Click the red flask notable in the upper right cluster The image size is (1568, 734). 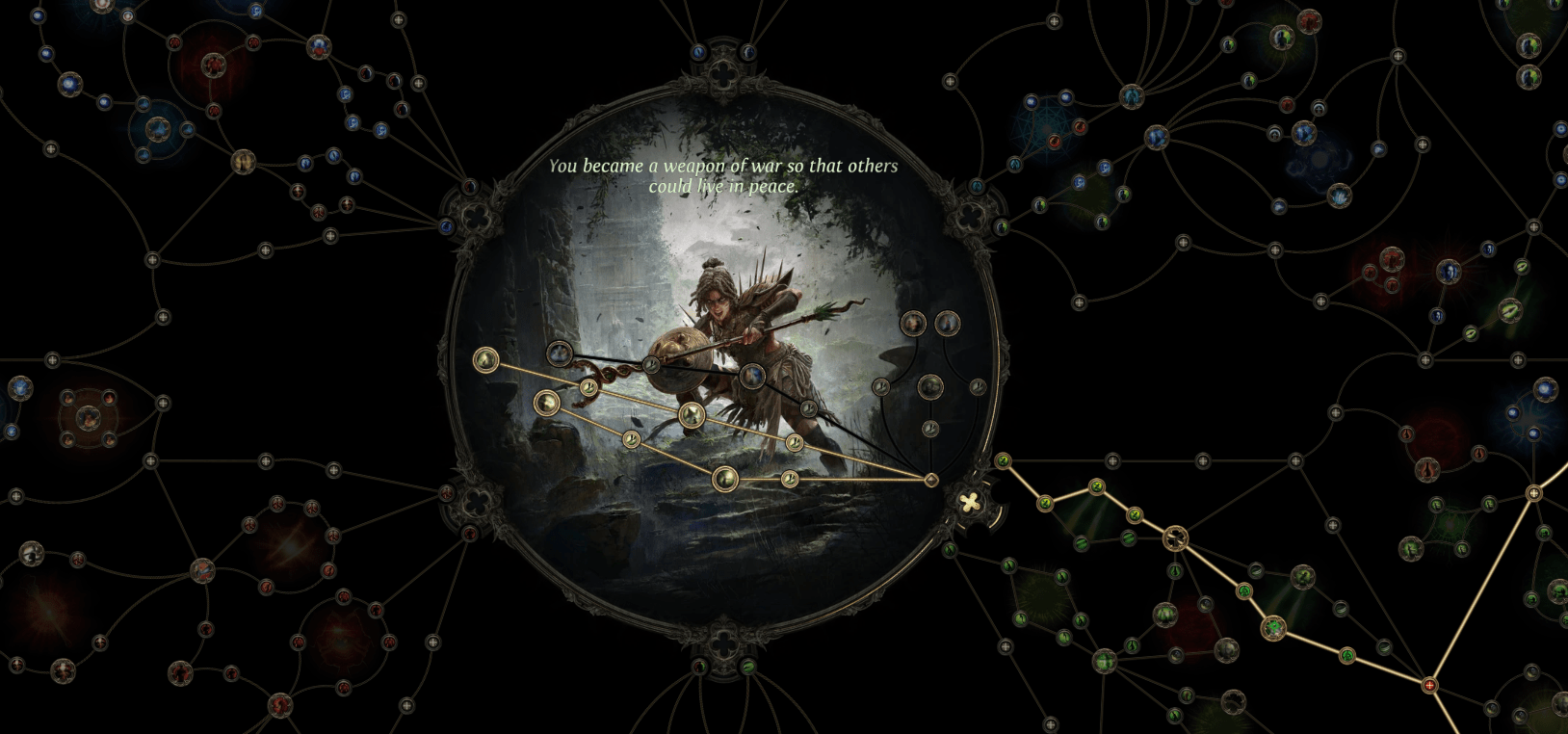1426,469
